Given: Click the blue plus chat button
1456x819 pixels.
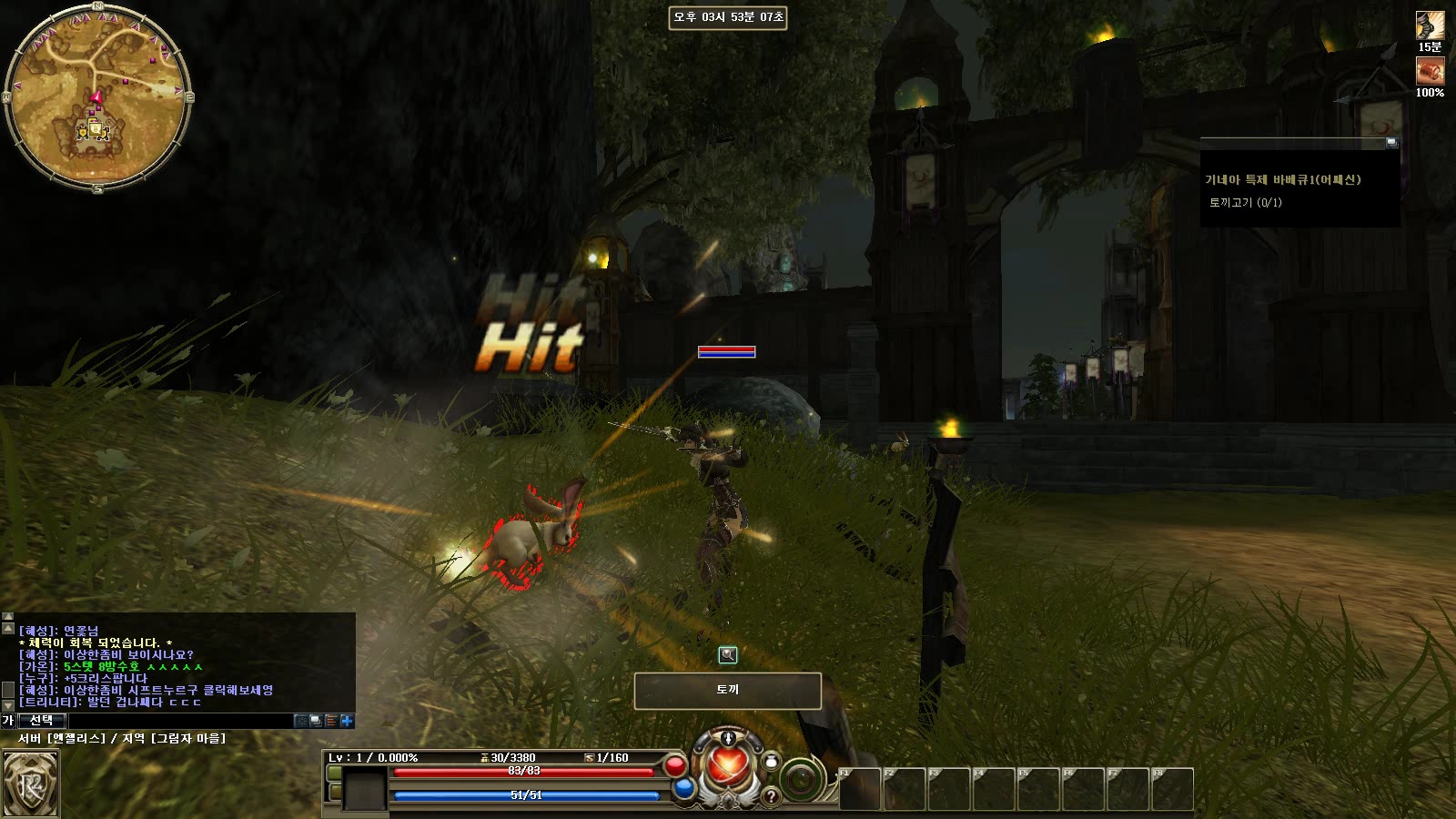Looking at the screenshot, I should [x=347, y=721].
